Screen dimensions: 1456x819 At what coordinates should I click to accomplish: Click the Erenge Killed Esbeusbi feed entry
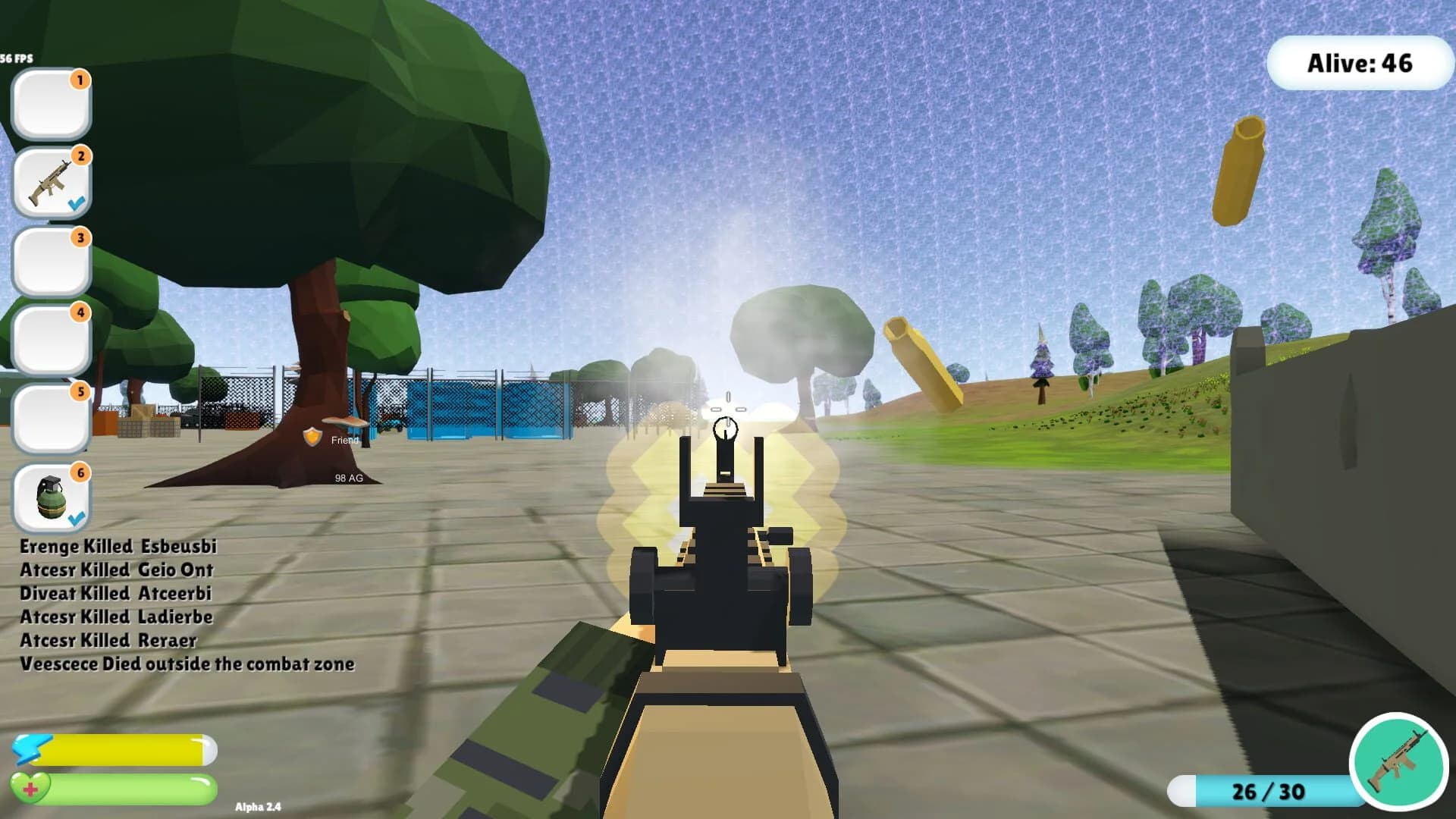coord(118,546)
